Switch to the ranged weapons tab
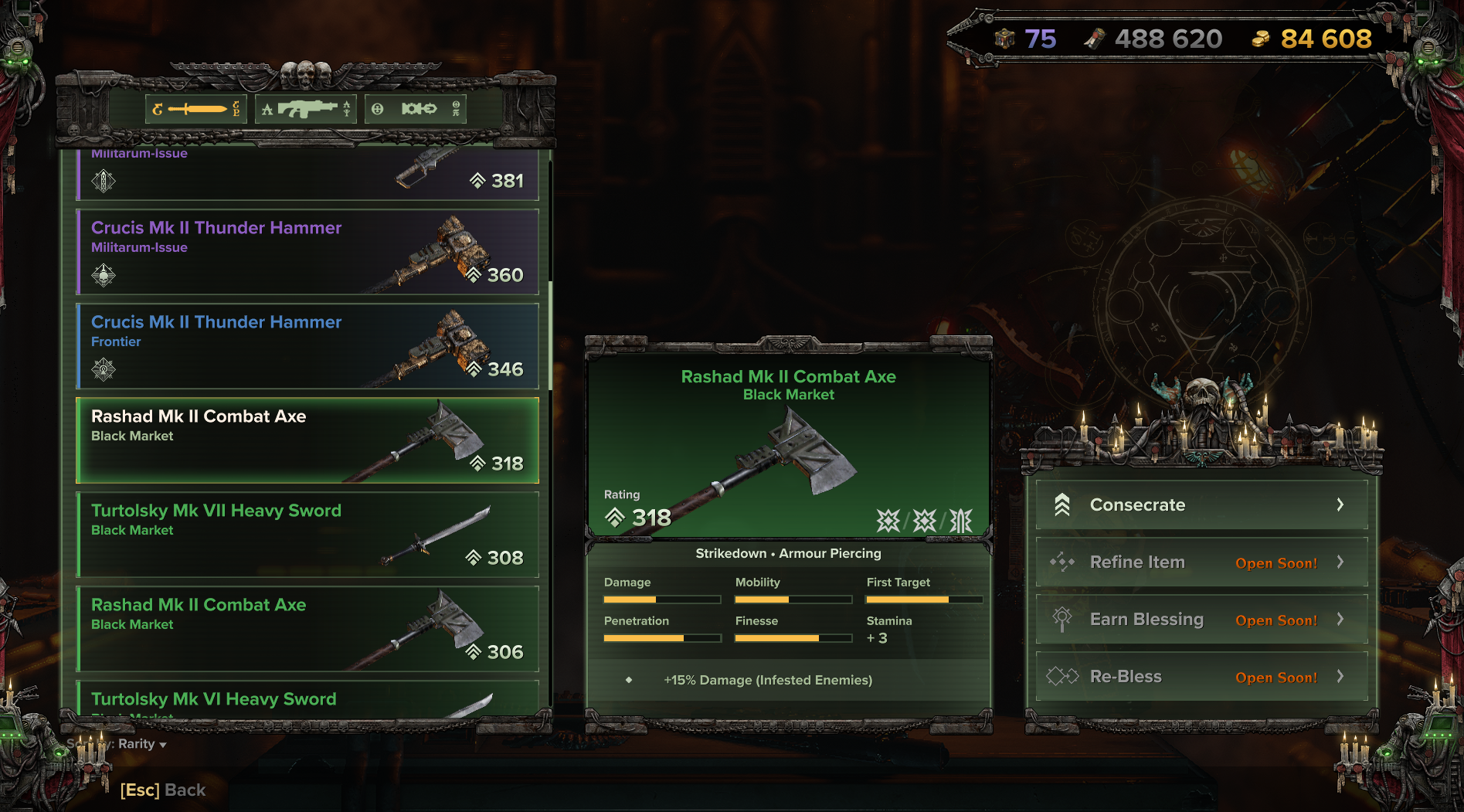1464x812 pixels. 306,109
